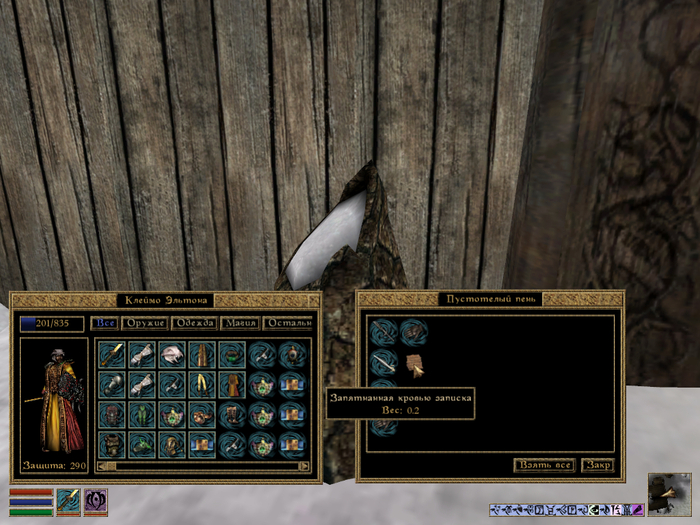This screenshot has width=700, height=525.
Task: Select the golden dagger in inventory
Action: (x=113, y=354)
